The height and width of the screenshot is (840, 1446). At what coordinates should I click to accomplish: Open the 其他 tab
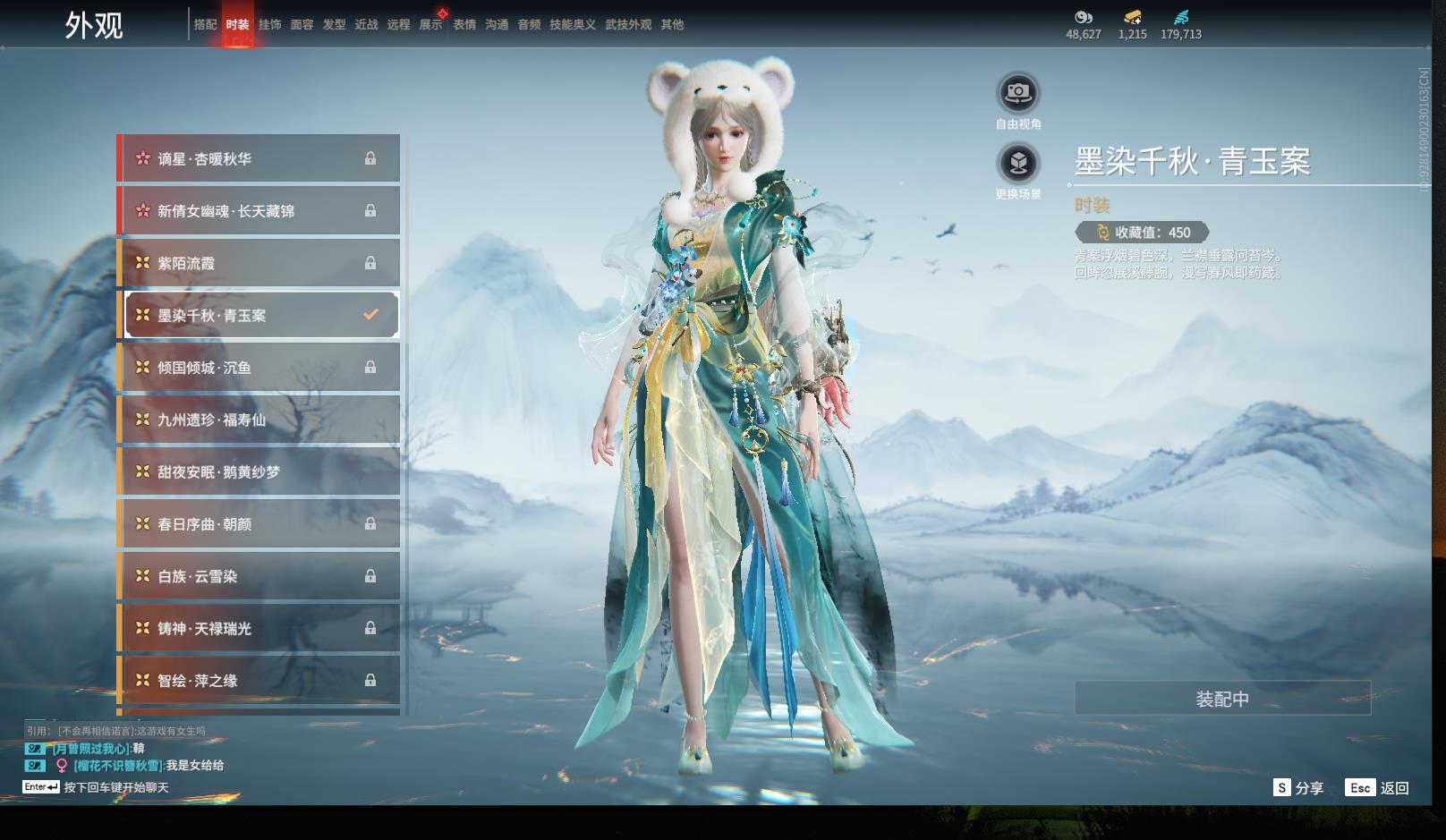coord(672,25)
